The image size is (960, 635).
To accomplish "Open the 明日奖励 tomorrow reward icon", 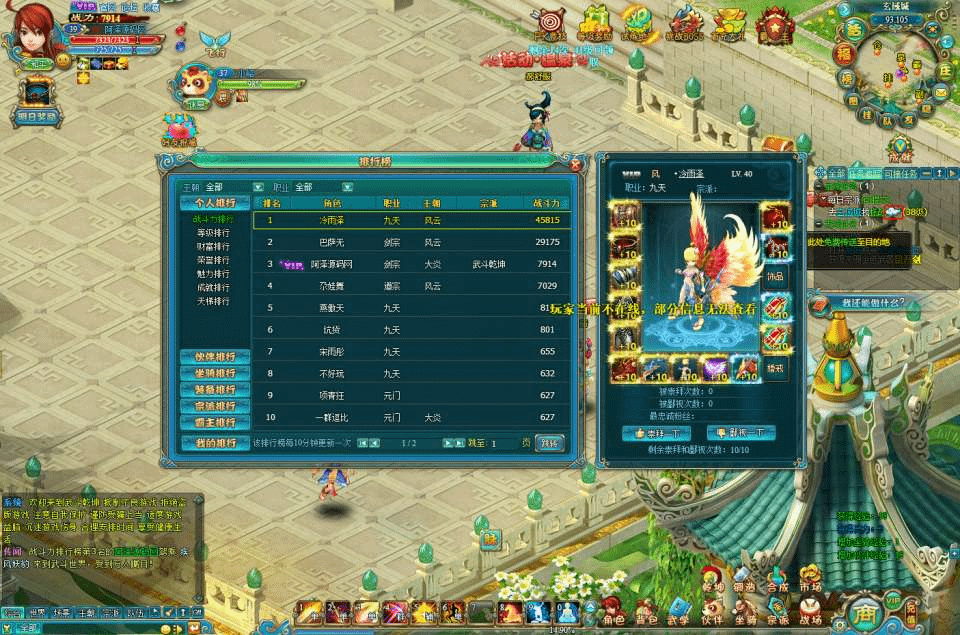I will (x=37, y=98).
